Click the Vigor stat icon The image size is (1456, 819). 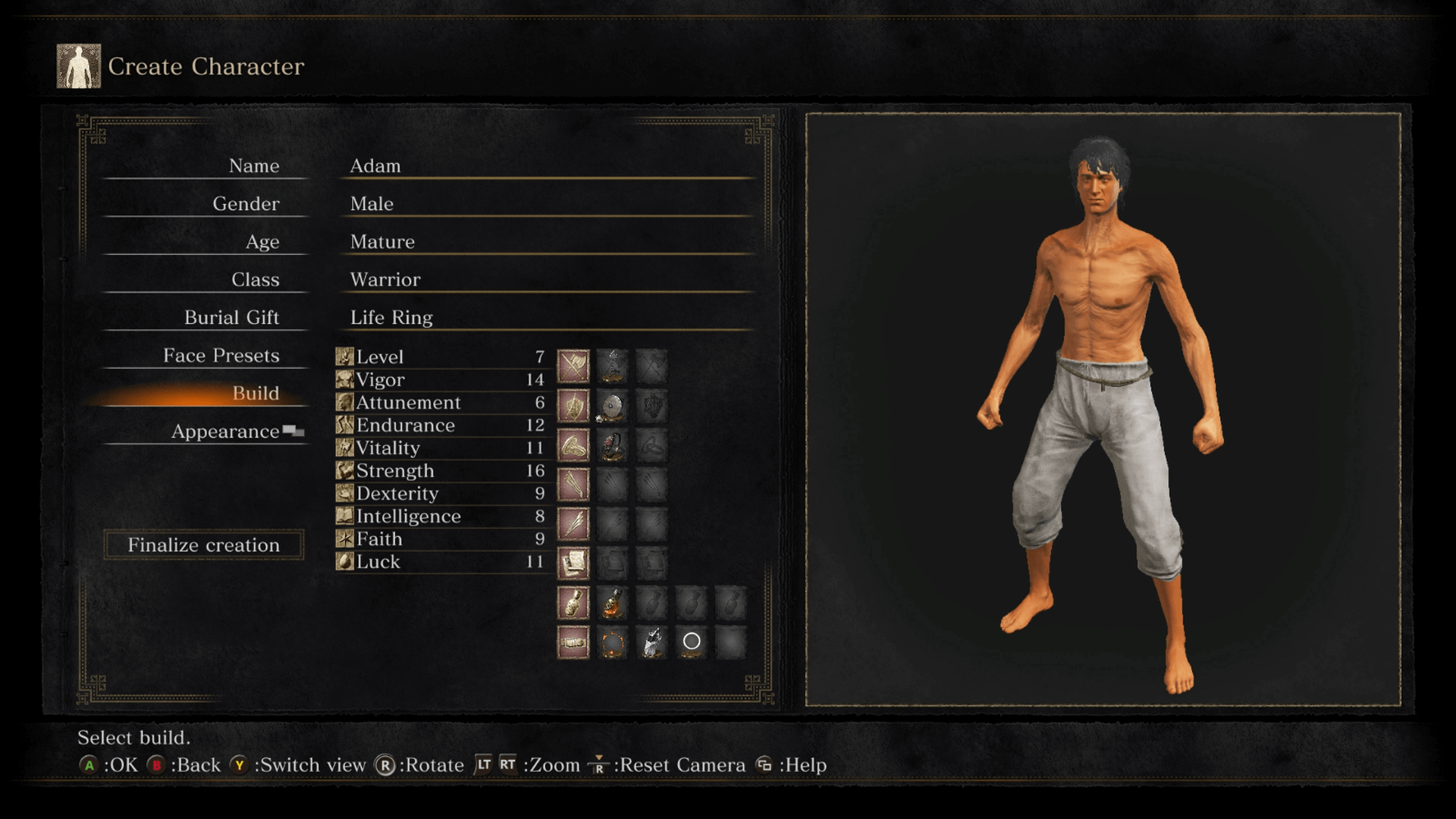pos(344,380)
